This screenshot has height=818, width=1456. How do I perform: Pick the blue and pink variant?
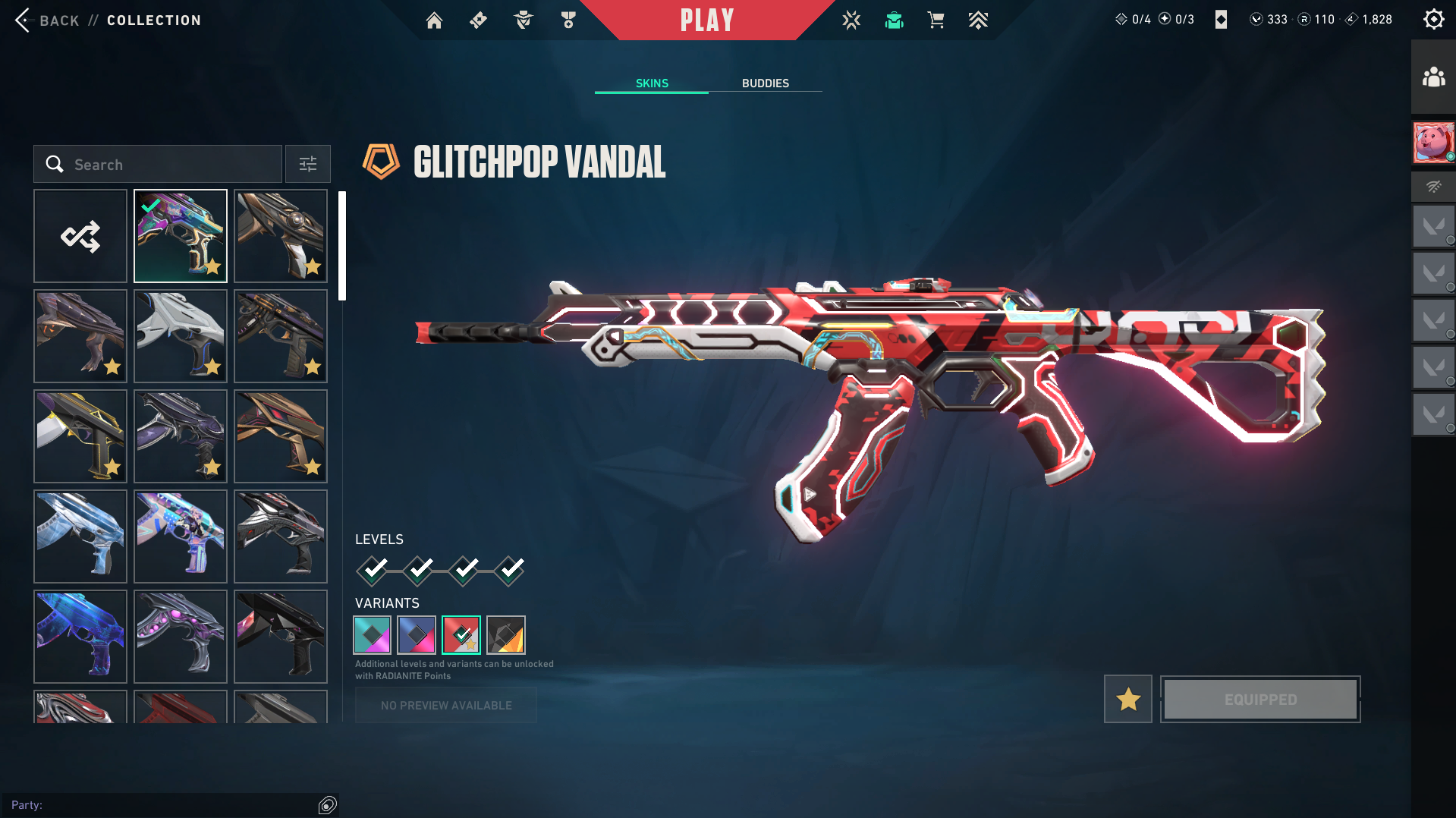(417, 635)
